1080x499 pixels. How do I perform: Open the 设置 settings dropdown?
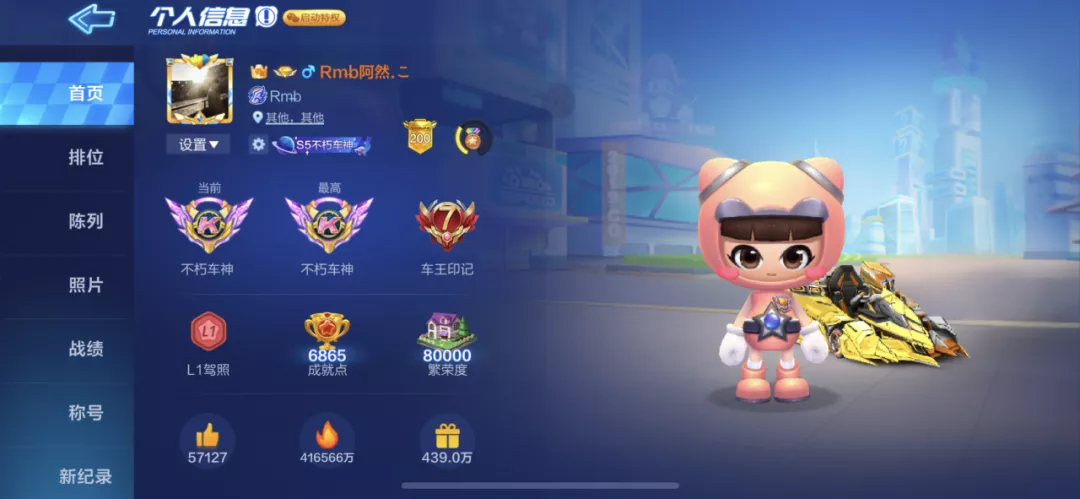(198, 144)
